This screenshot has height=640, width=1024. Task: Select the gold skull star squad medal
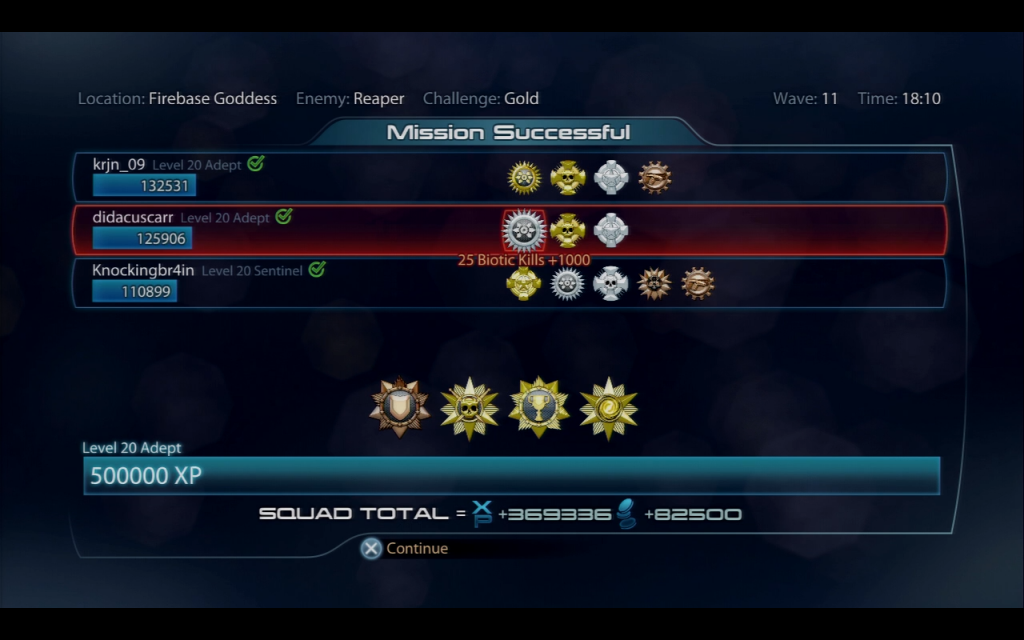[469, 407]
